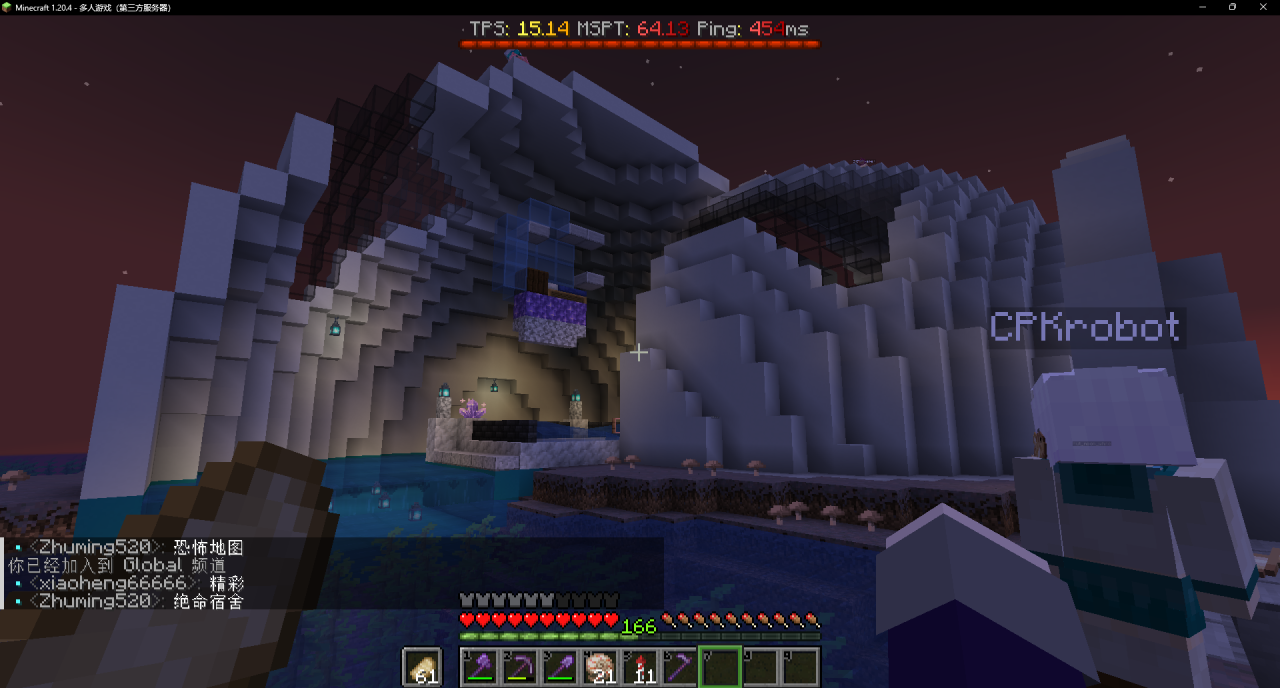Select the enchanted axe in hotbar slot 1
This screenshot has height=688, width=1280.
480,667
